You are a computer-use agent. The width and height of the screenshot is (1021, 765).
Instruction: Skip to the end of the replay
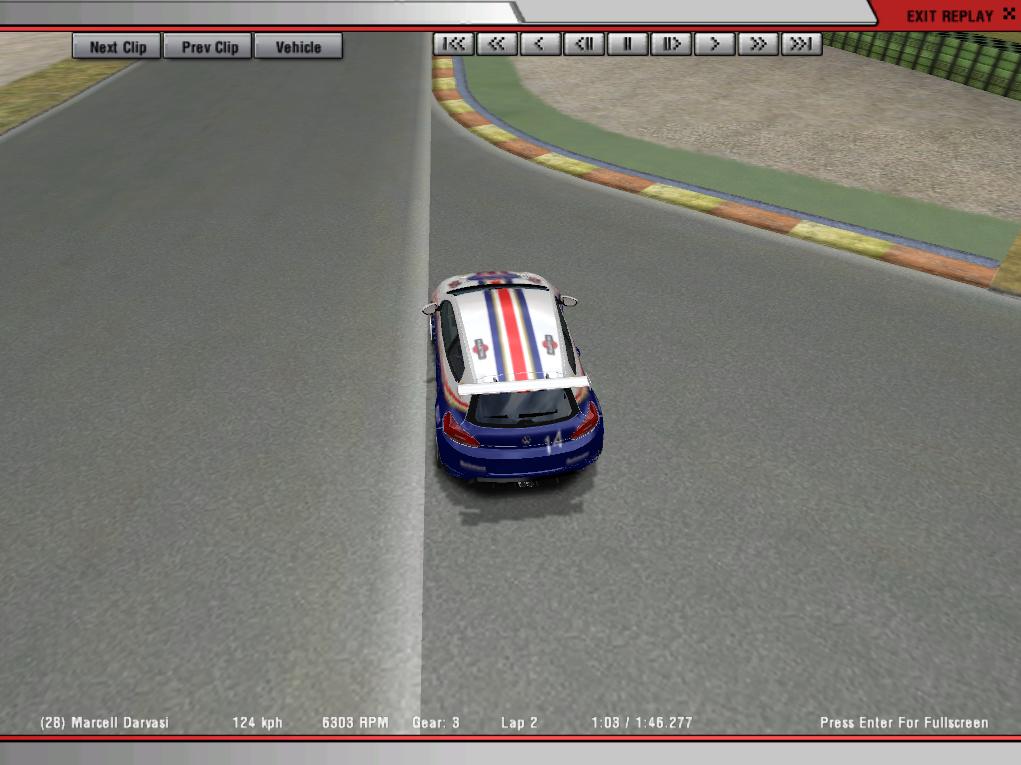click(x=801, y=44)
